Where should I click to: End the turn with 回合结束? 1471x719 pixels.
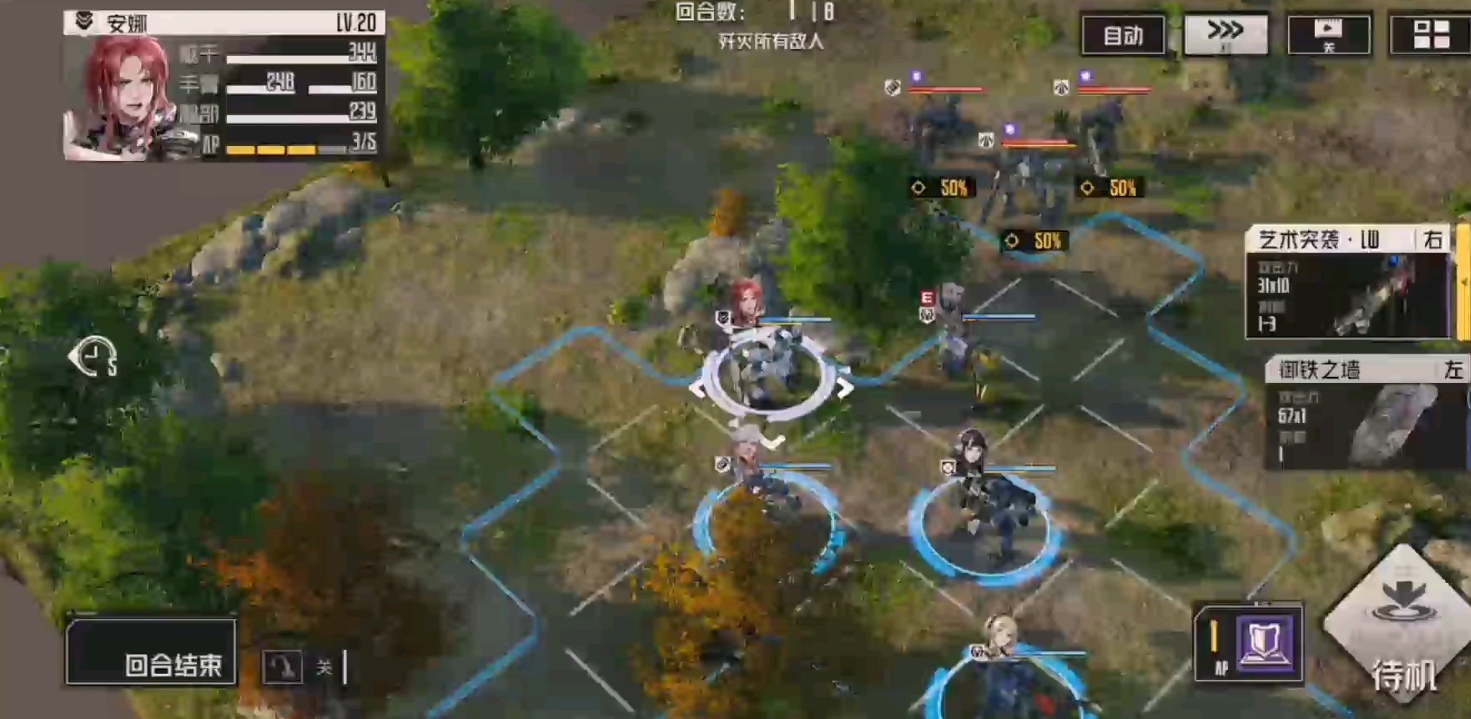click(x=151, y=652)
